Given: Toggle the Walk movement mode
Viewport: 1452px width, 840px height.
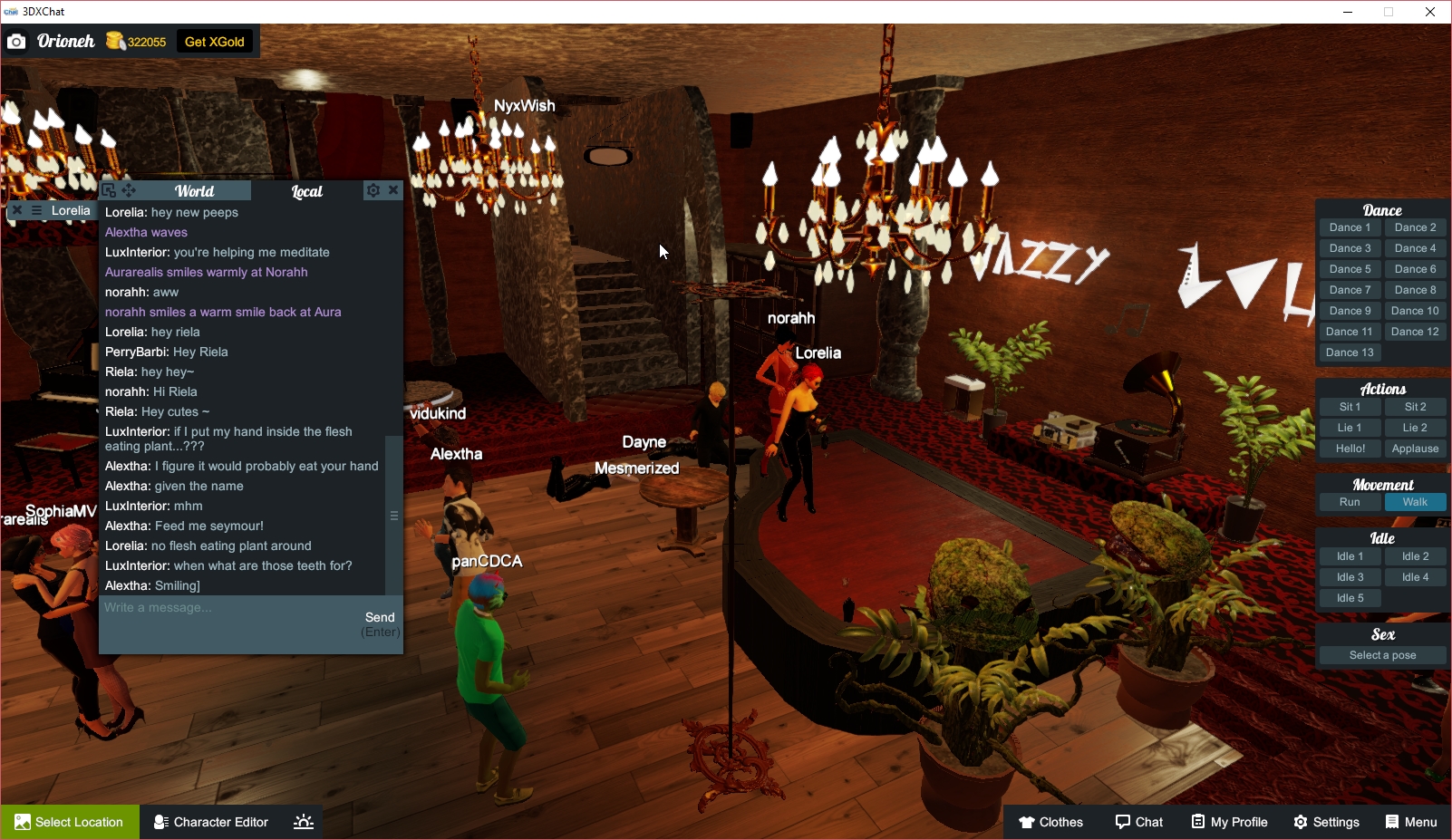Looking at the screenshot, I should click(x=1415, y=501).
